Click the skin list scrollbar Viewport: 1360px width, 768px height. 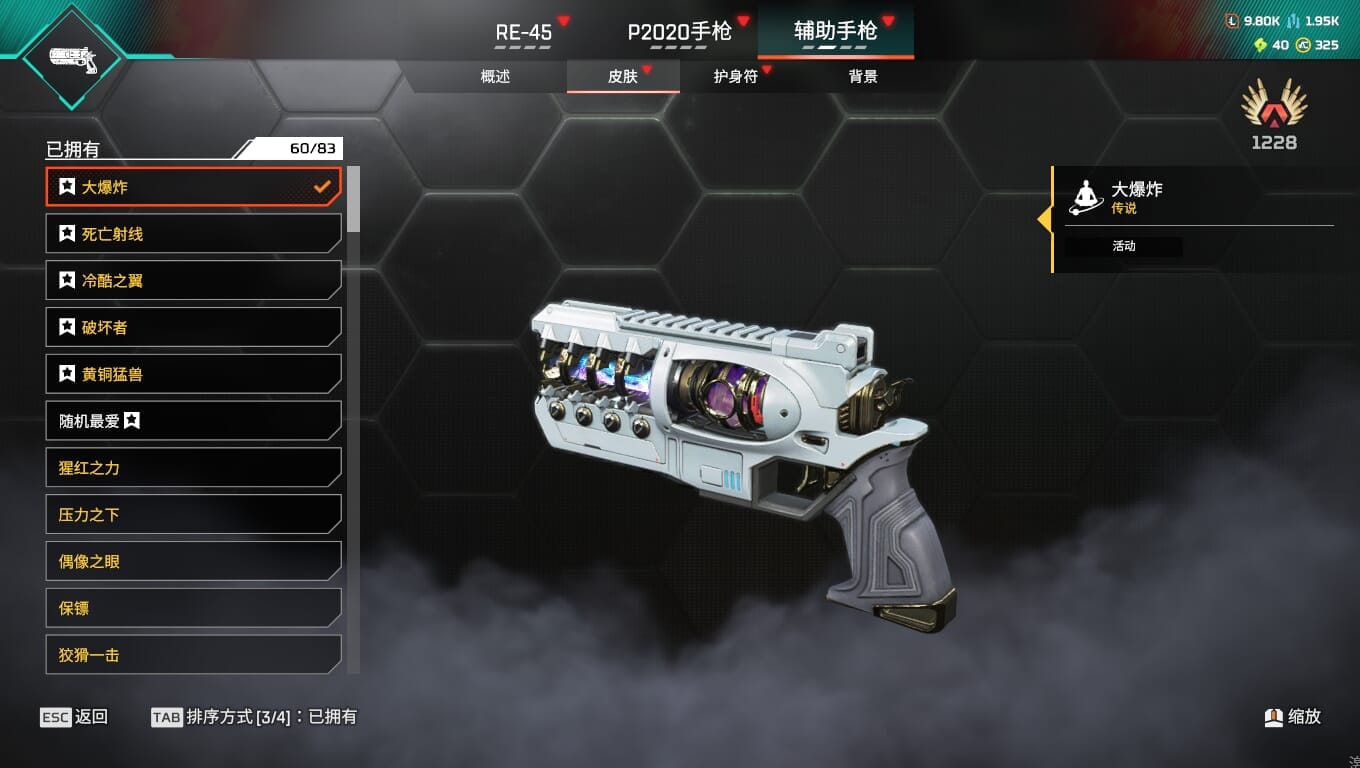click(x=353, y=200)
